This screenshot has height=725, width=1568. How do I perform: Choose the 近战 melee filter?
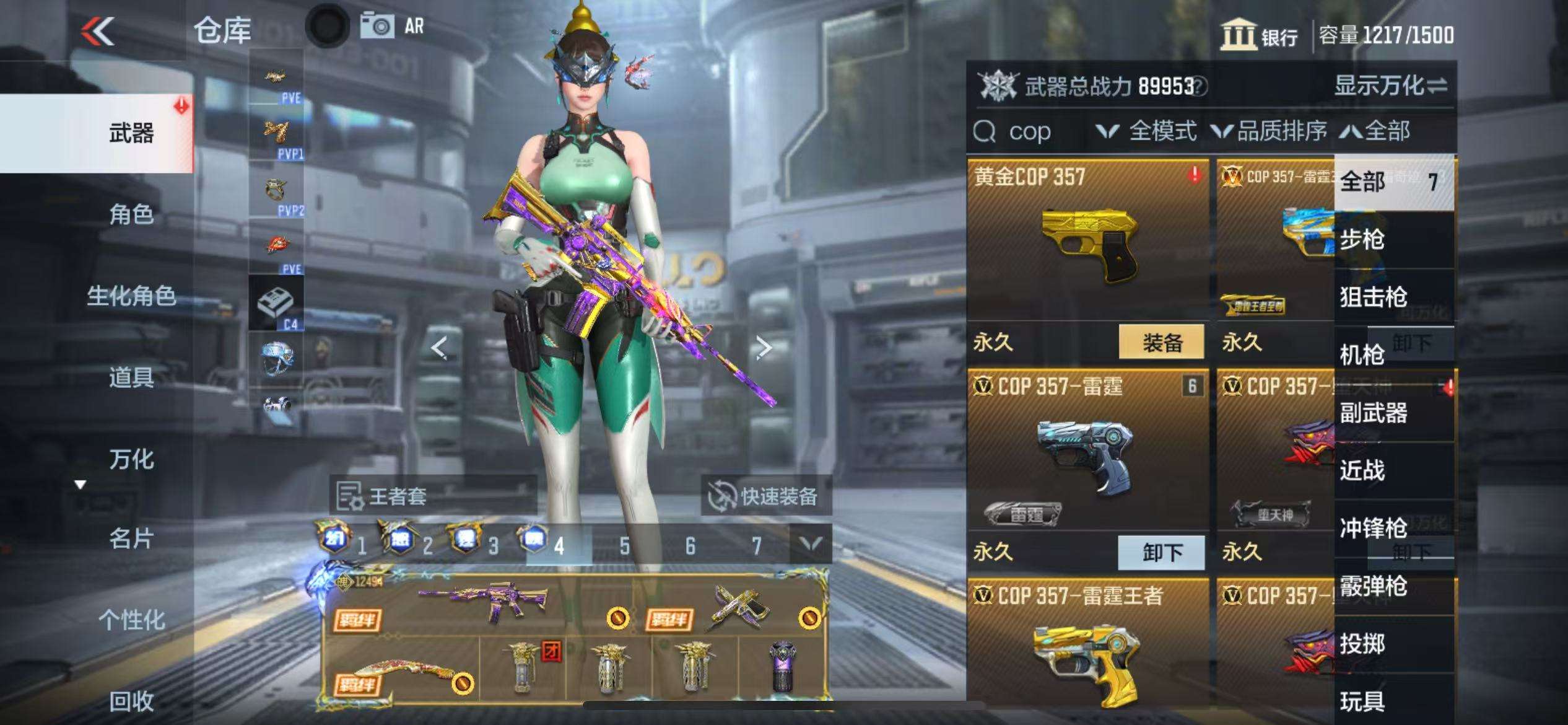[x=1362, y=470]
